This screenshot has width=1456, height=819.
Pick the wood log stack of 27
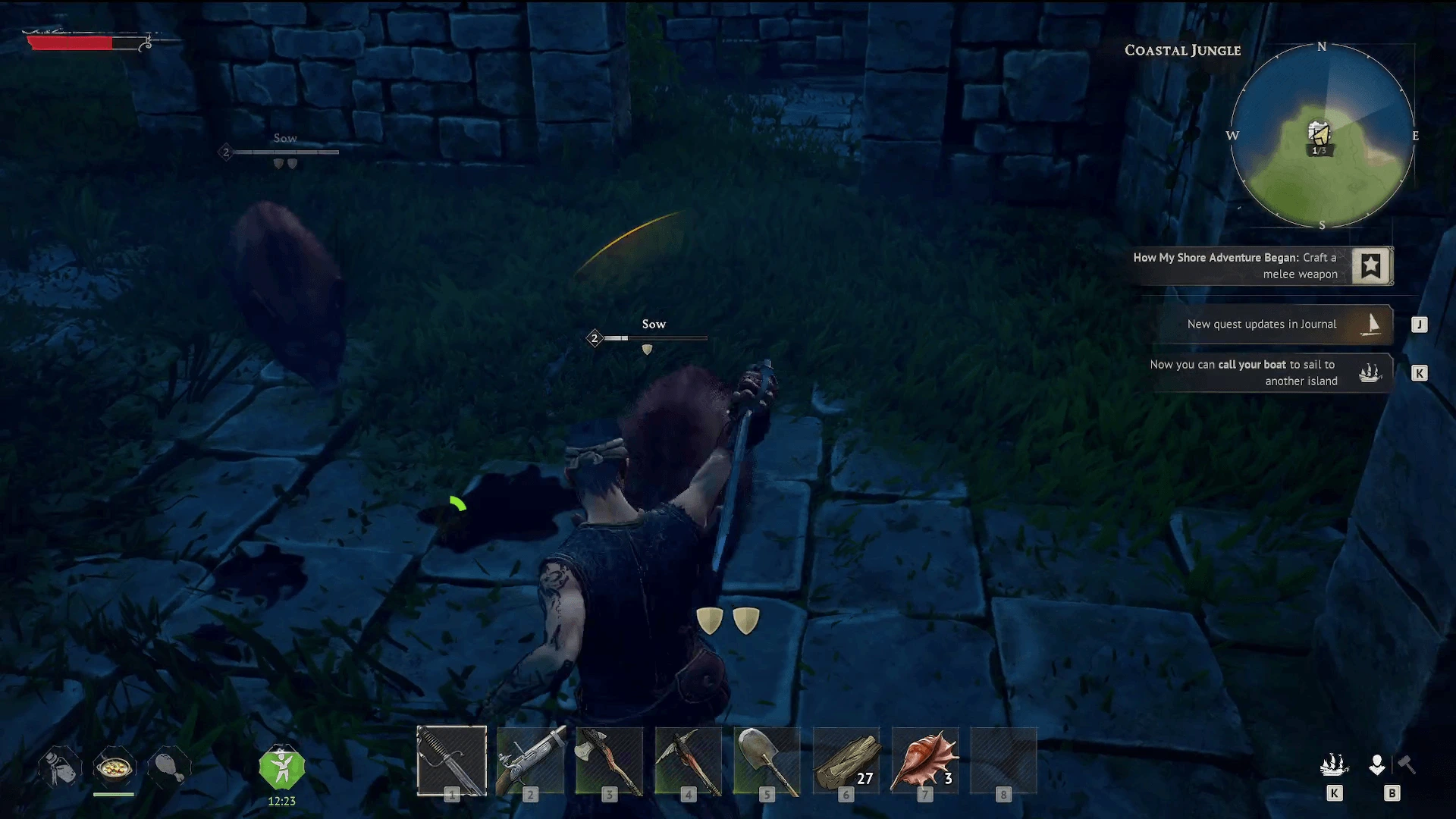846,761
